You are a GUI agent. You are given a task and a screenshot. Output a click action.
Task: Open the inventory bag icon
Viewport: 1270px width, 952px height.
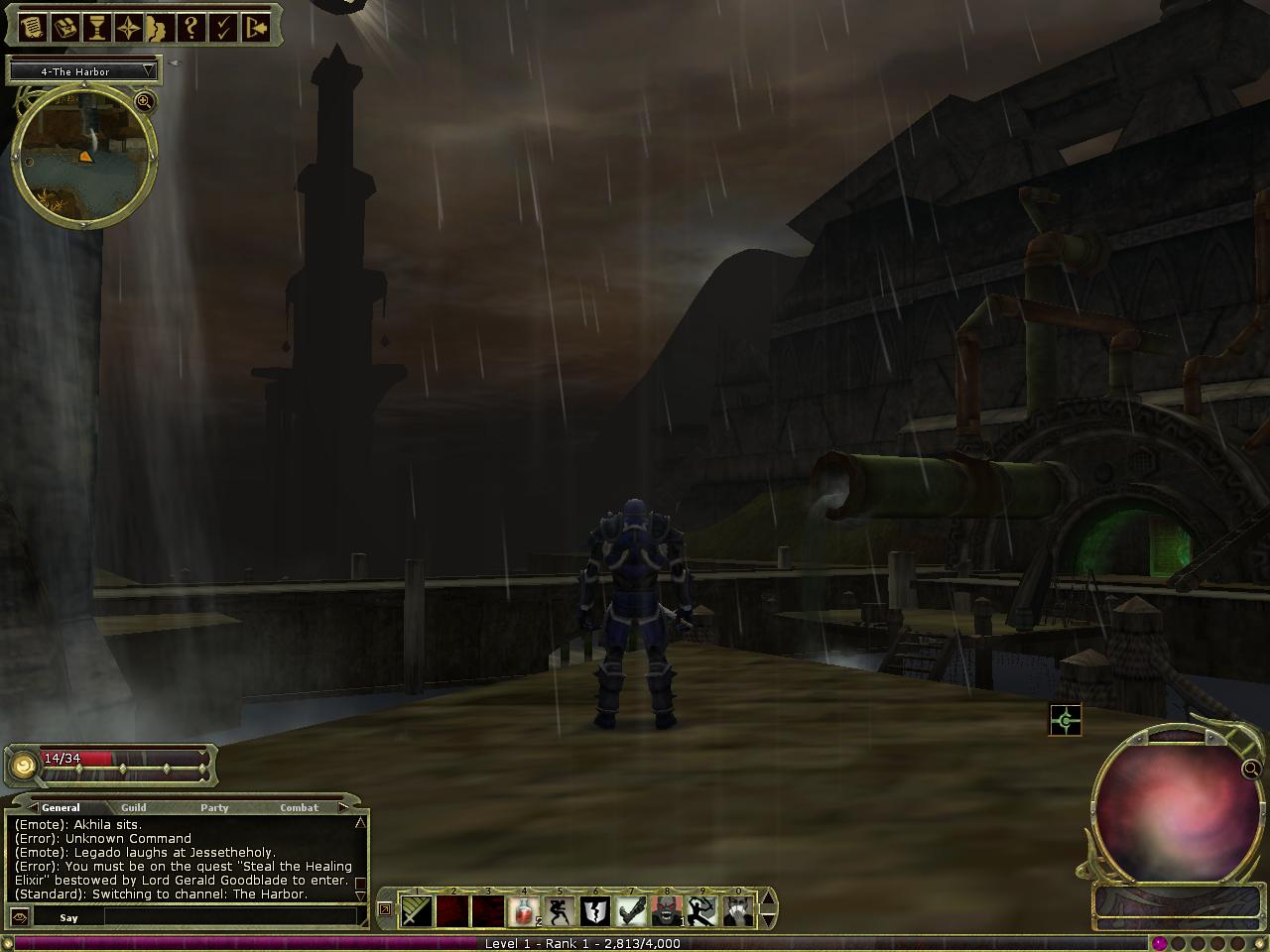(x=64, y=27)
